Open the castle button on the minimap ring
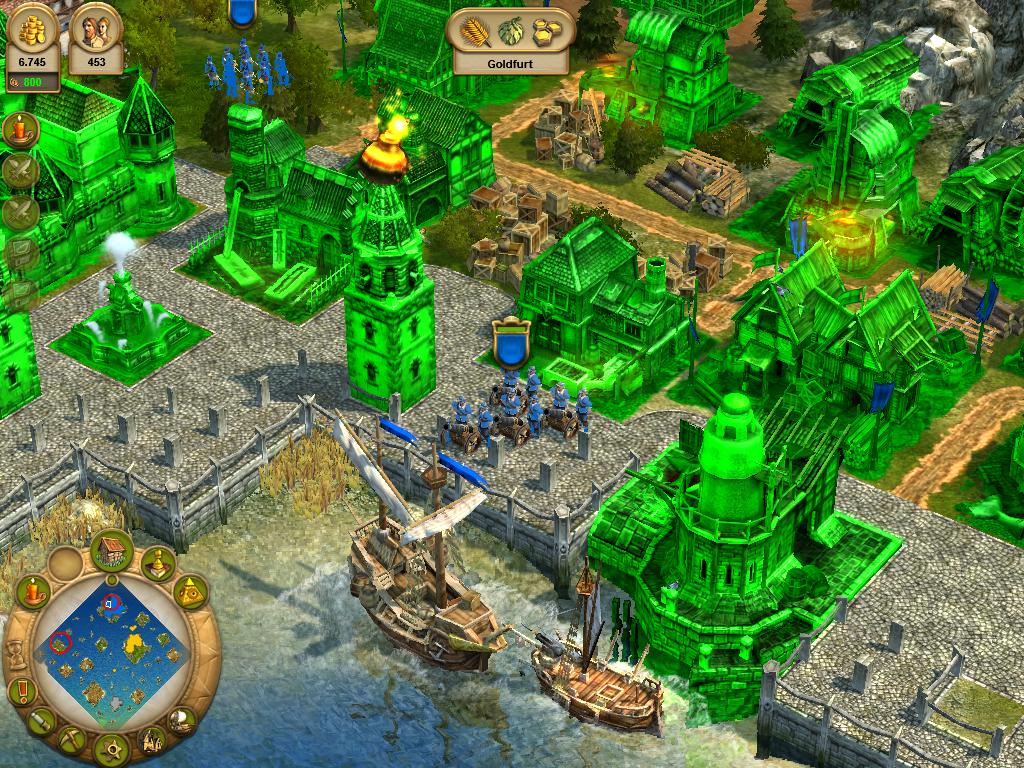This screenshot has width=1024, height=768. point(151,741)
